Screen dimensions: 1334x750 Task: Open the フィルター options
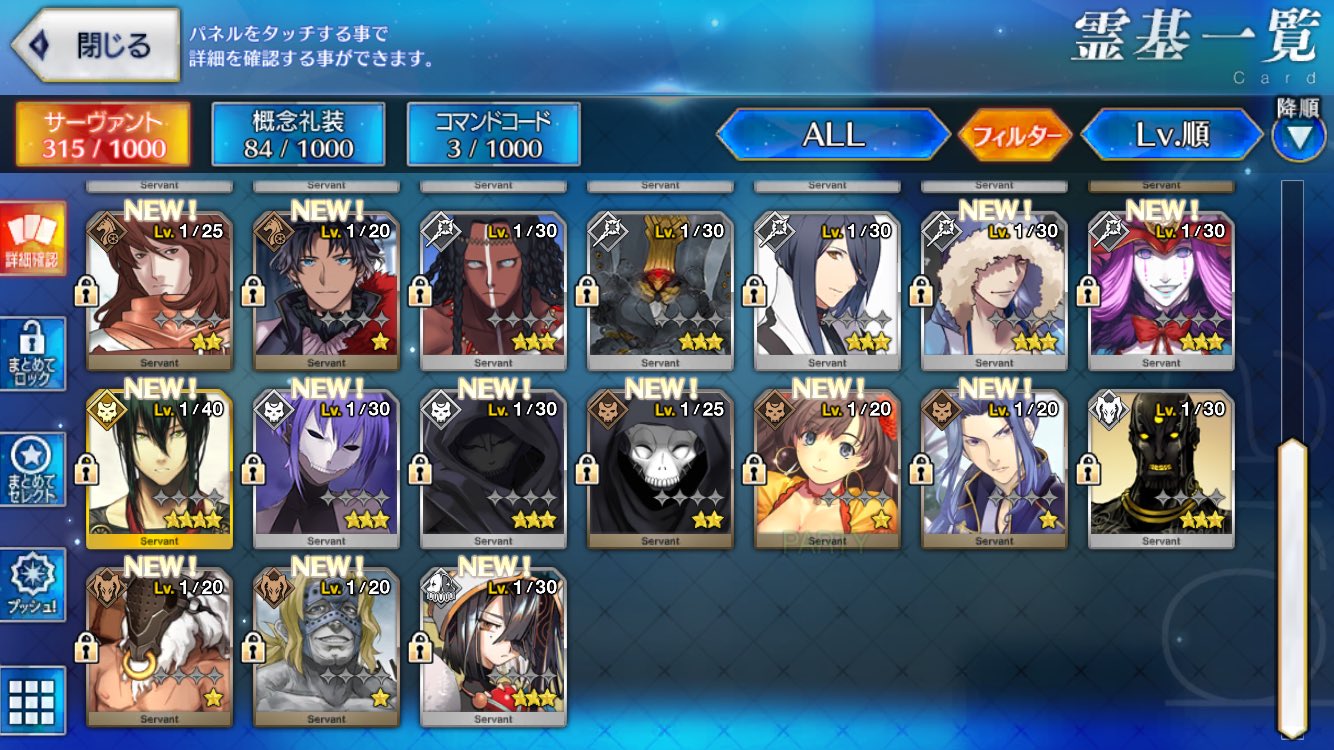[1014, 136]
